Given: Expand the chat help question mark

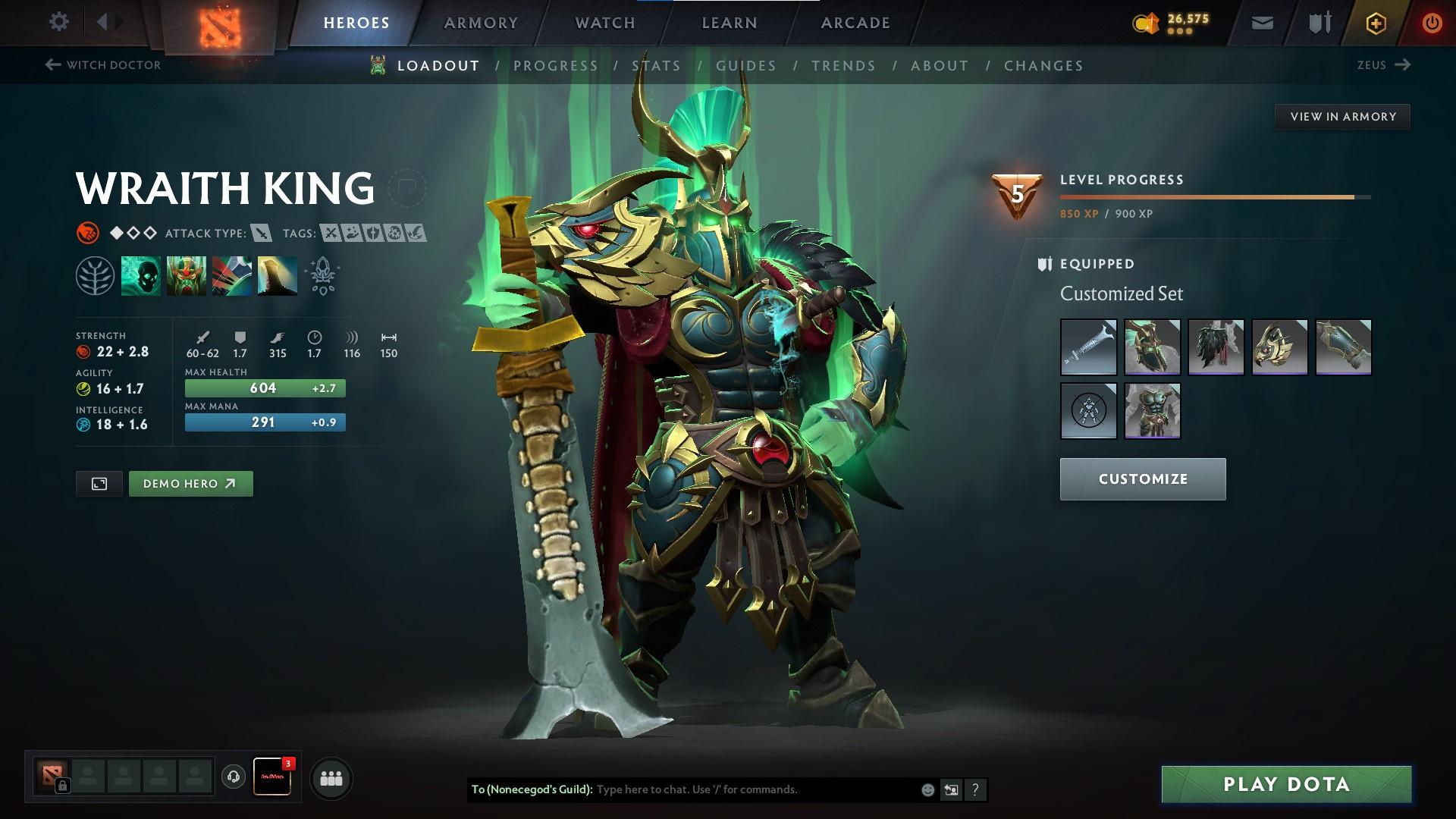Looking at the screenshot, I should [975, 789].
